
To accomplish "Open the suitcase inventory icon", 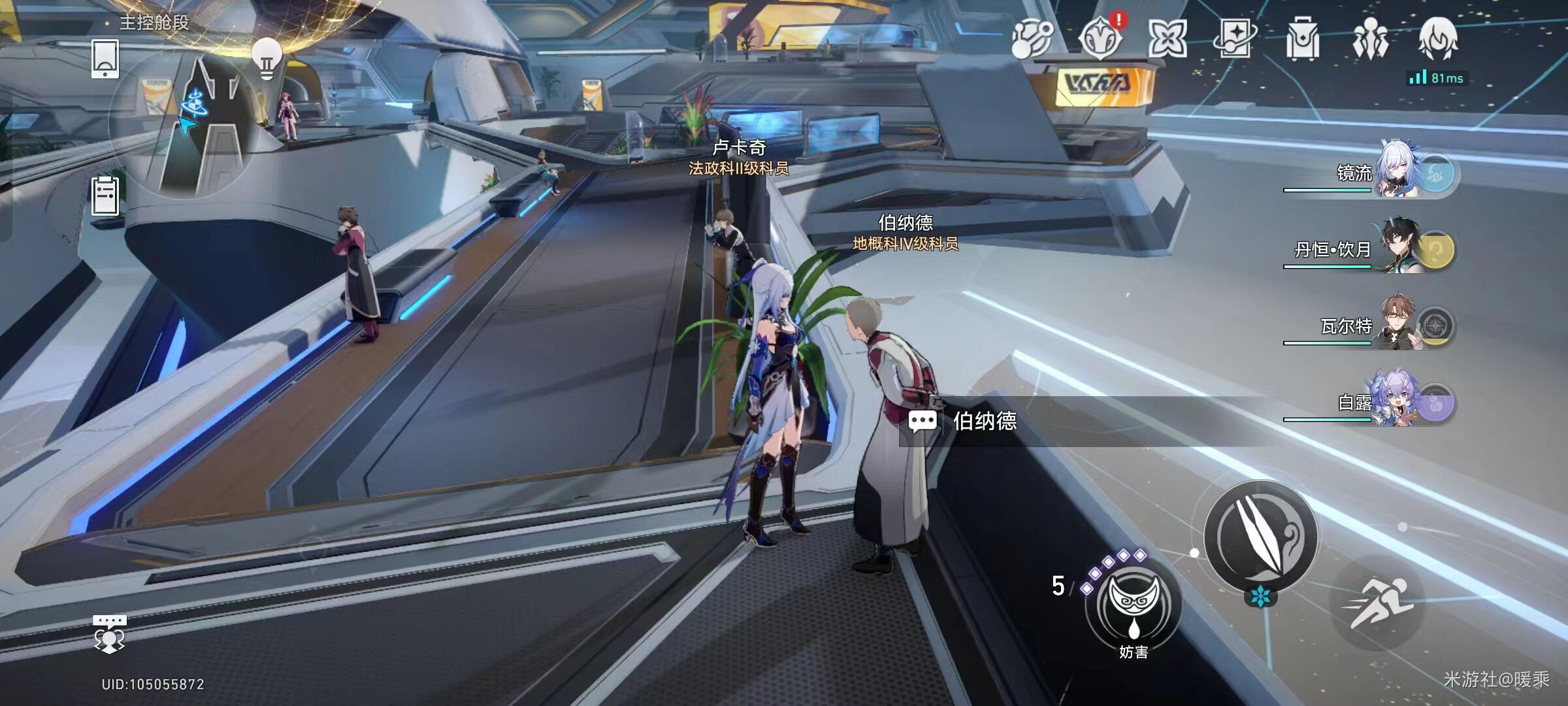I will (x=1303, y=39).
